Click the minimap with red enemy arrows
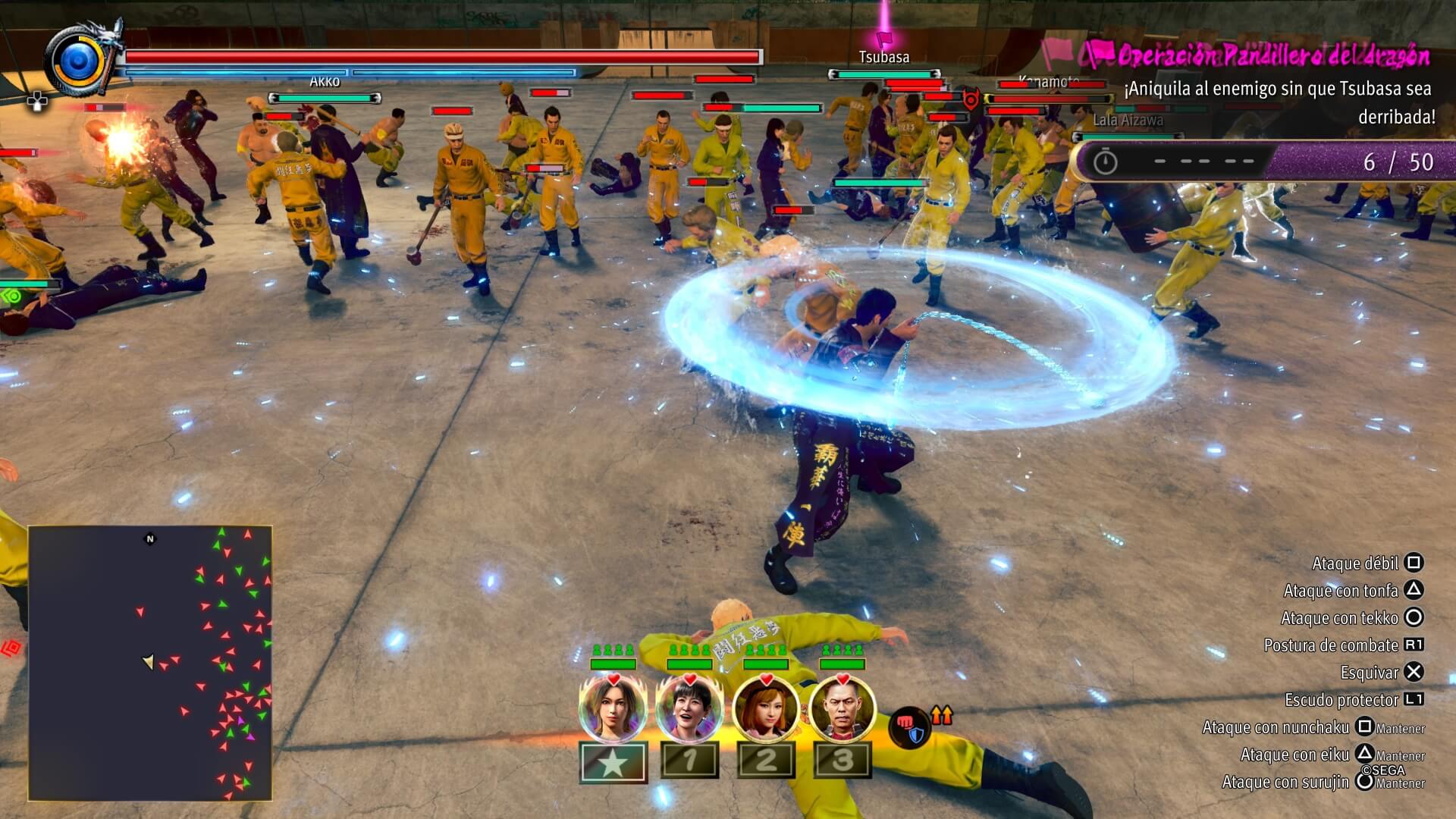The image size is (1456, 819). (150, 663)
